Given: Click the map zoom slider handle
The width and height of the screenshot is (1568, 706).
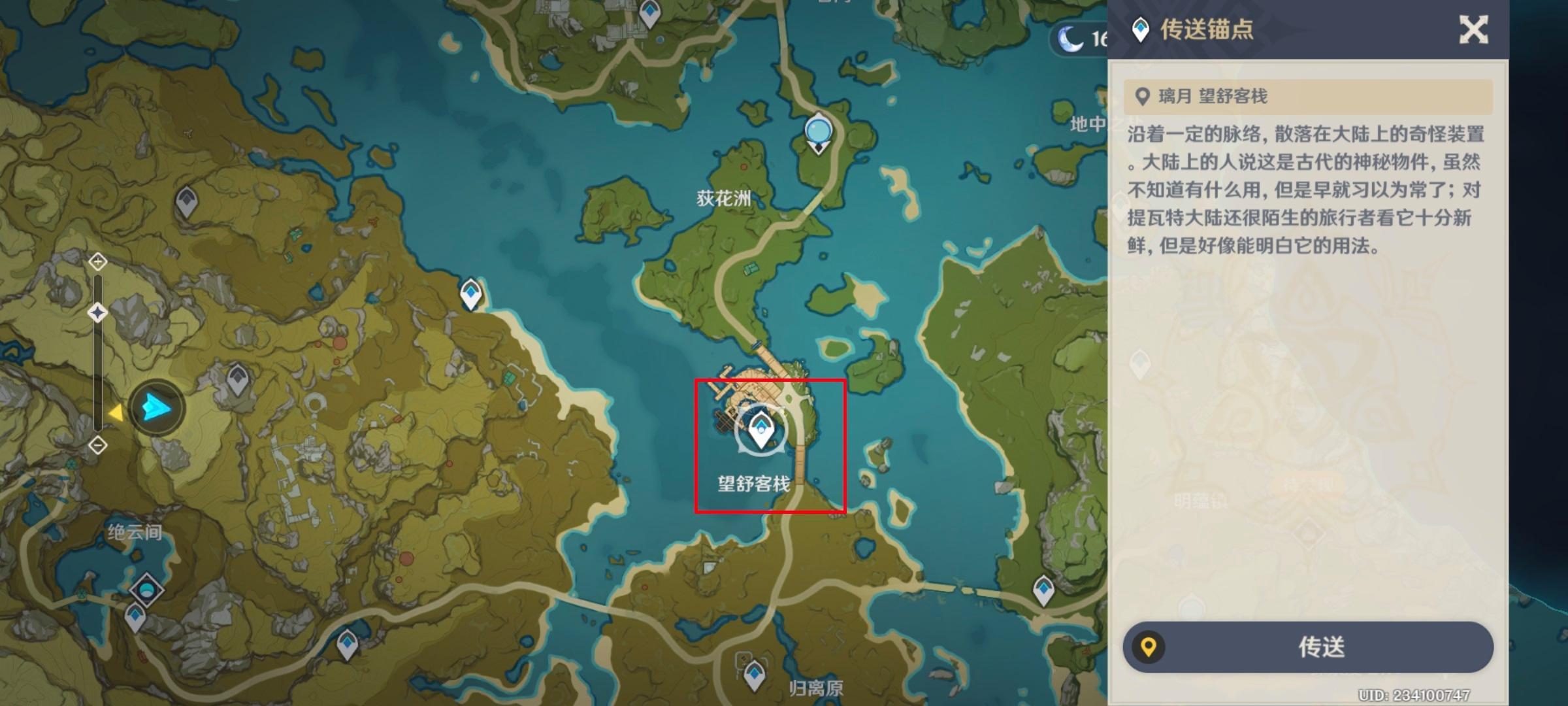Looking at the screenshot, I should (x=98, y=312).
